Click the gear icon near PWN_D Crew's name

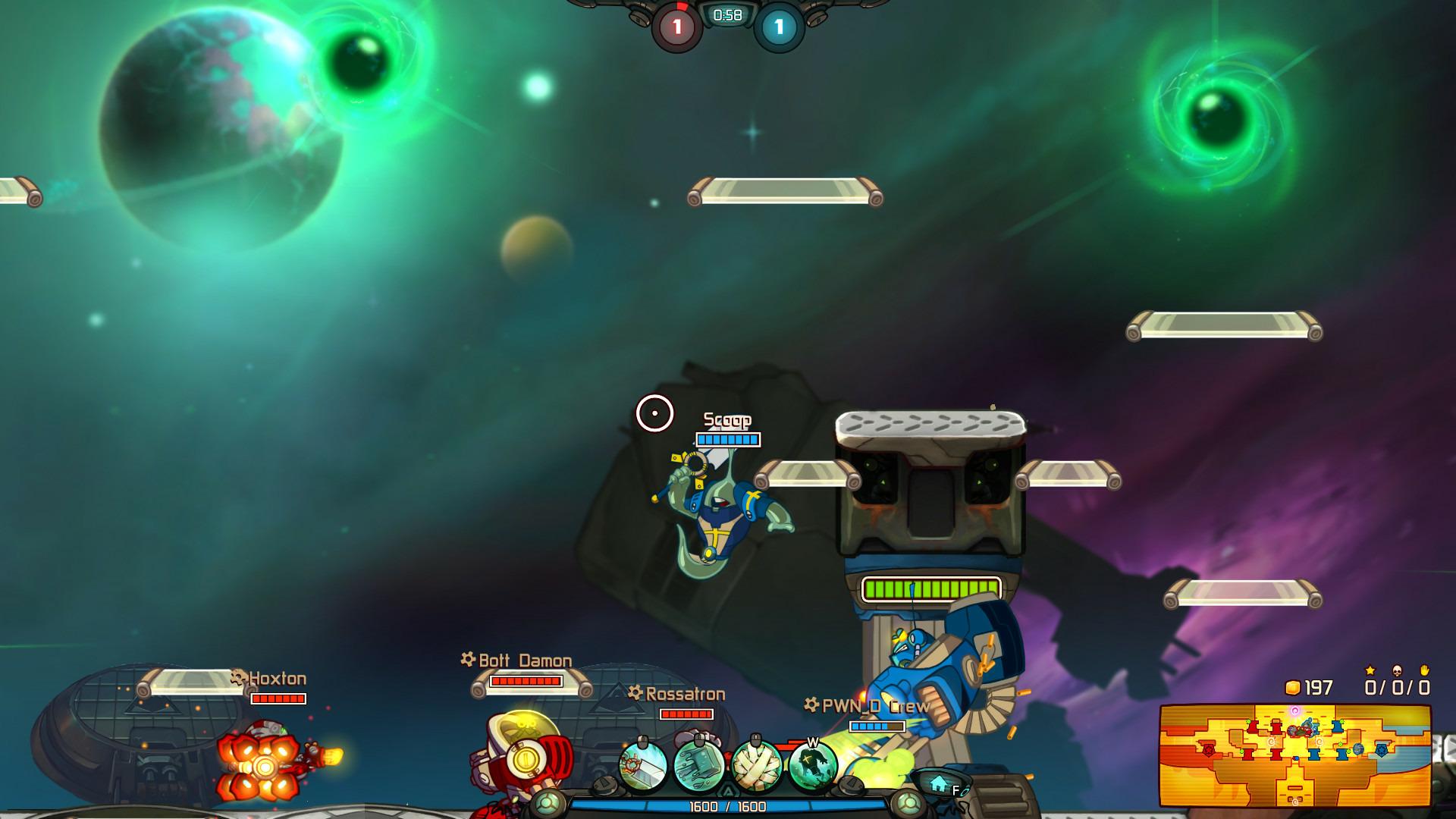pyautogui.click(x=811, y=704)
